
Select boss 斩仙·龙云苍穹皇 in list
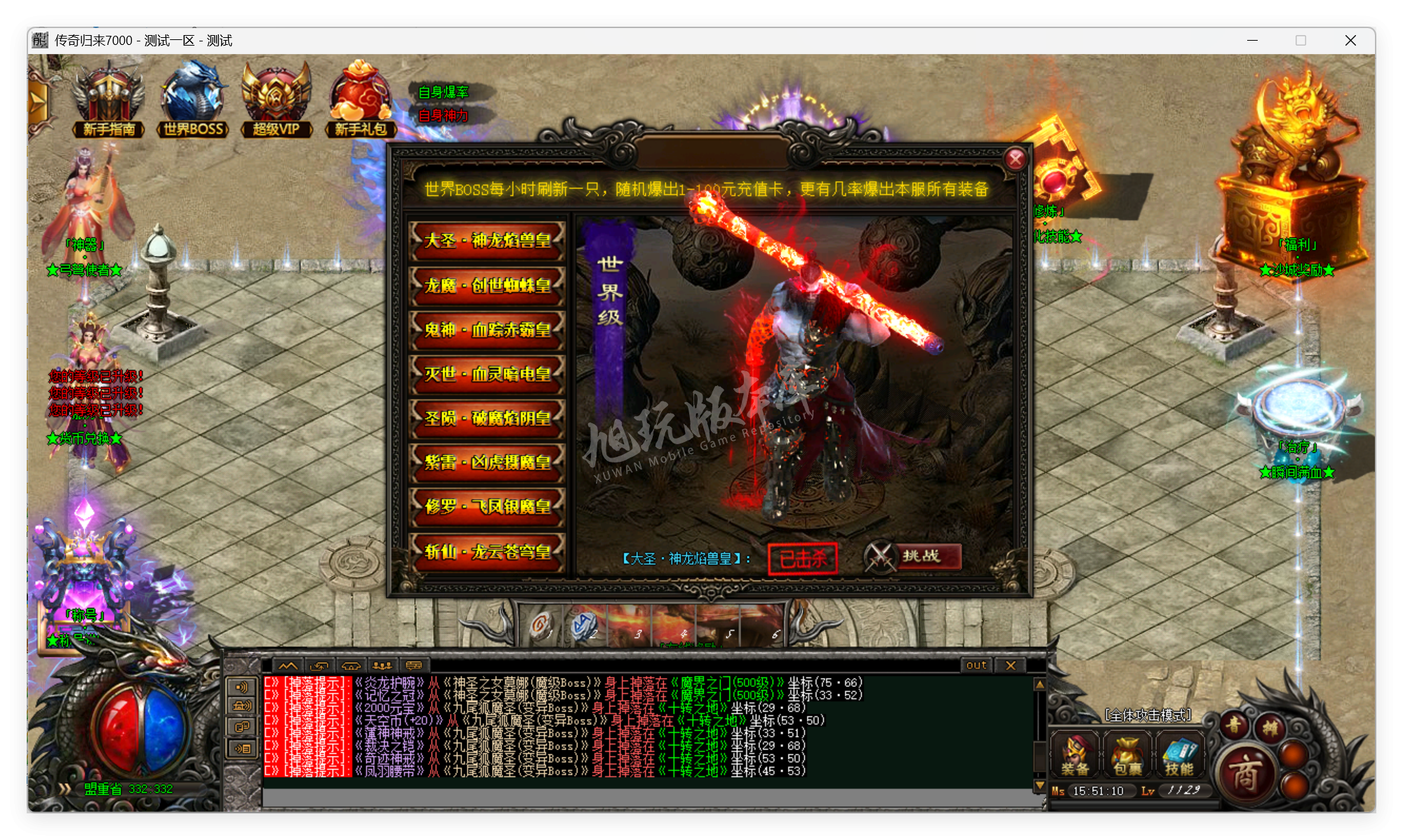[487, 552]
